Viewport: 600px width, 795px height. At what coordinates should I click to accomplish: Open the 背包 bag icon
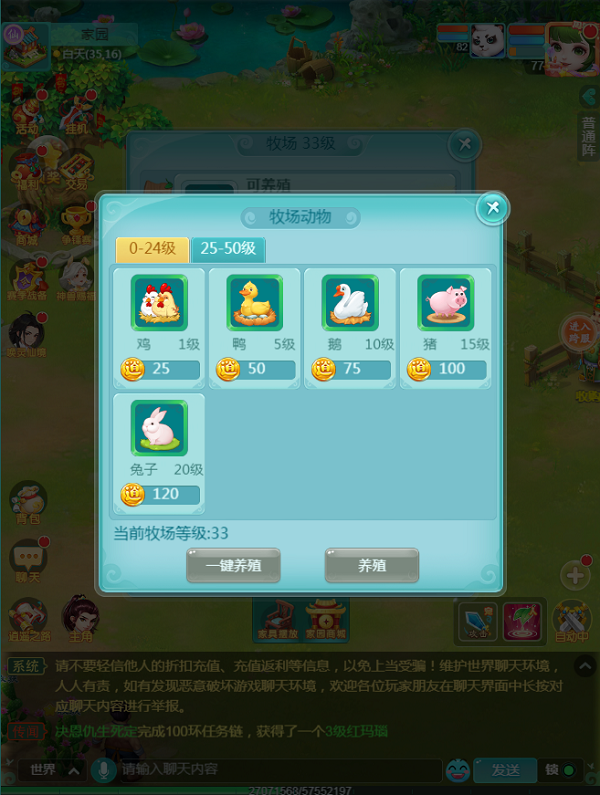pyautogui.click(x=28, y=502)
